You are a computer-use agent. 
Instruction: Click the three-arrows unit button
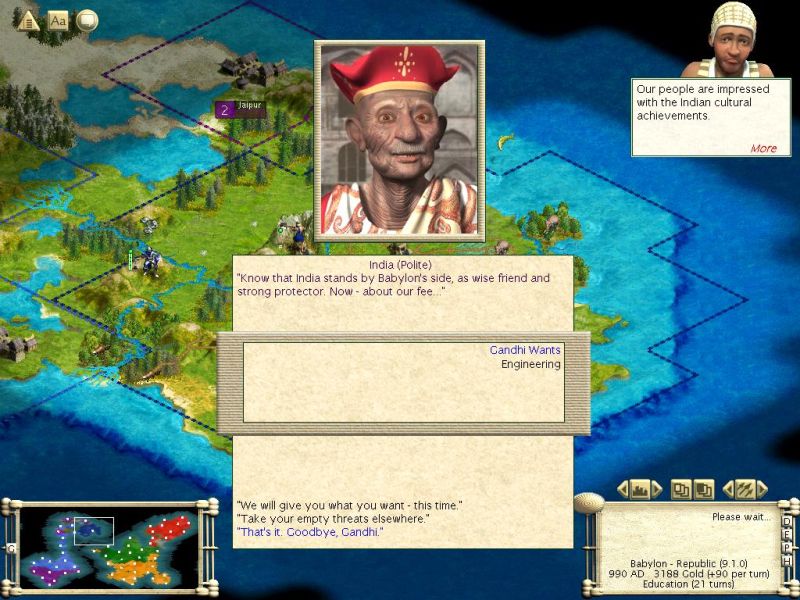(x=745, y=490)
